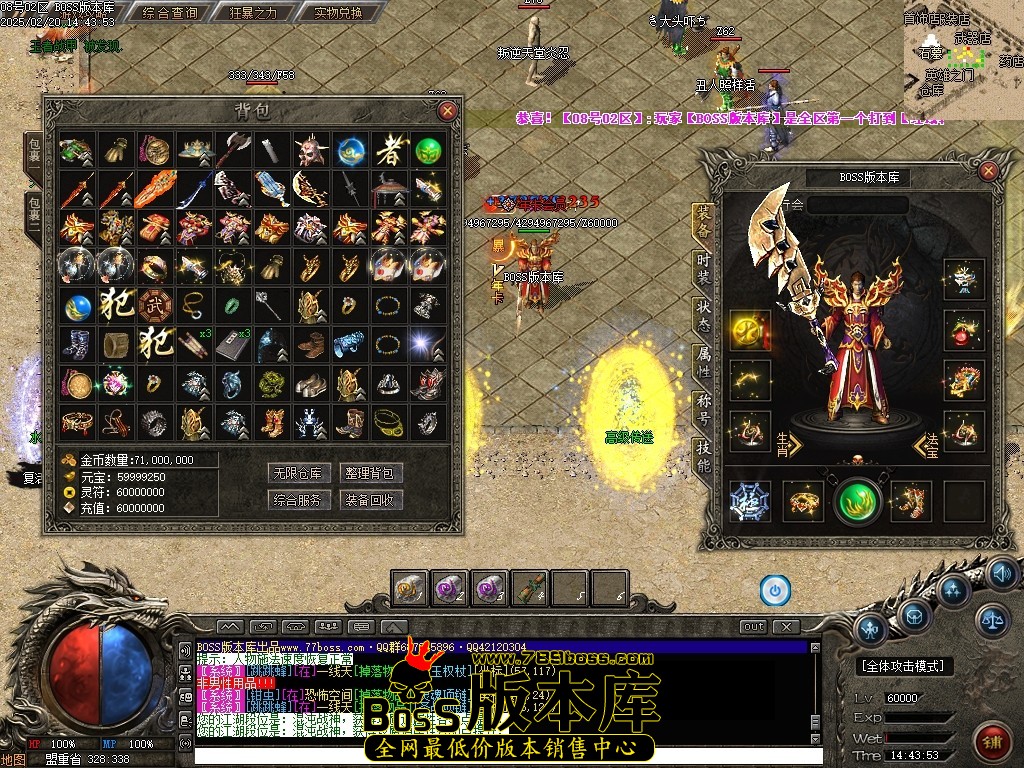1024x768 pixels.
Task: Choose the 者 character item in backpack
Action: click(x=389, y=151)
